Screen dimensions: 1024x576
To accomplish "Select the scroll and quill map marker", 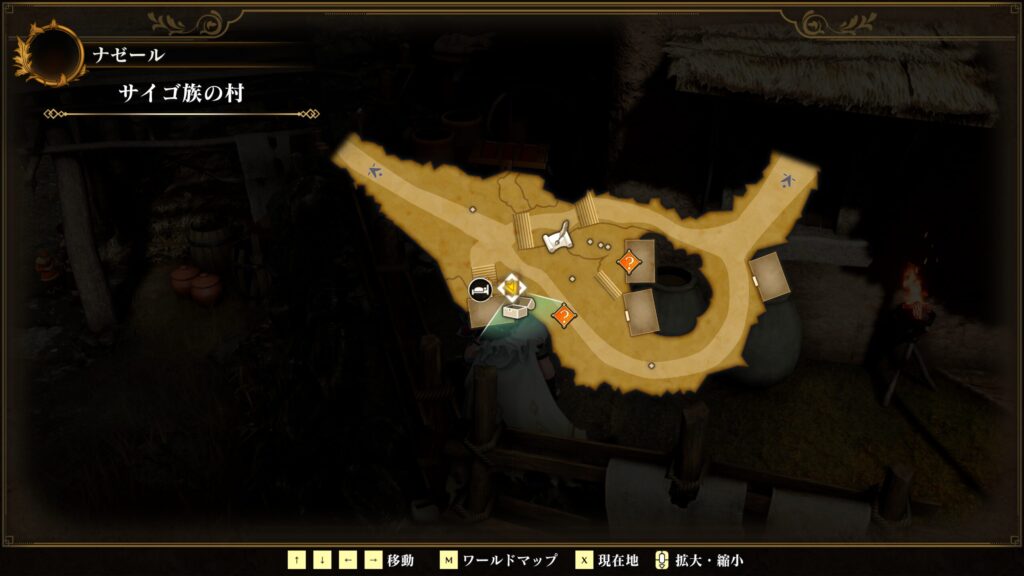I will point(559,238).
